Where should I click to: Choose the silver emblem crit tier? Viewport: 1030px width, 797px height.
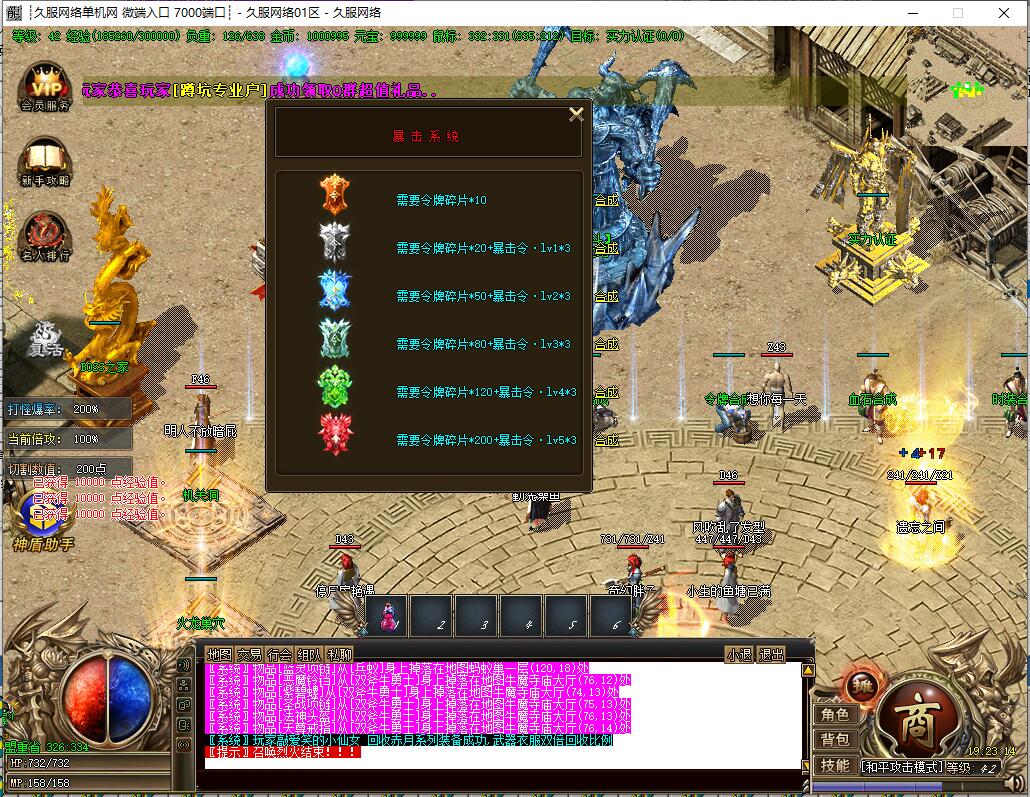333,242
